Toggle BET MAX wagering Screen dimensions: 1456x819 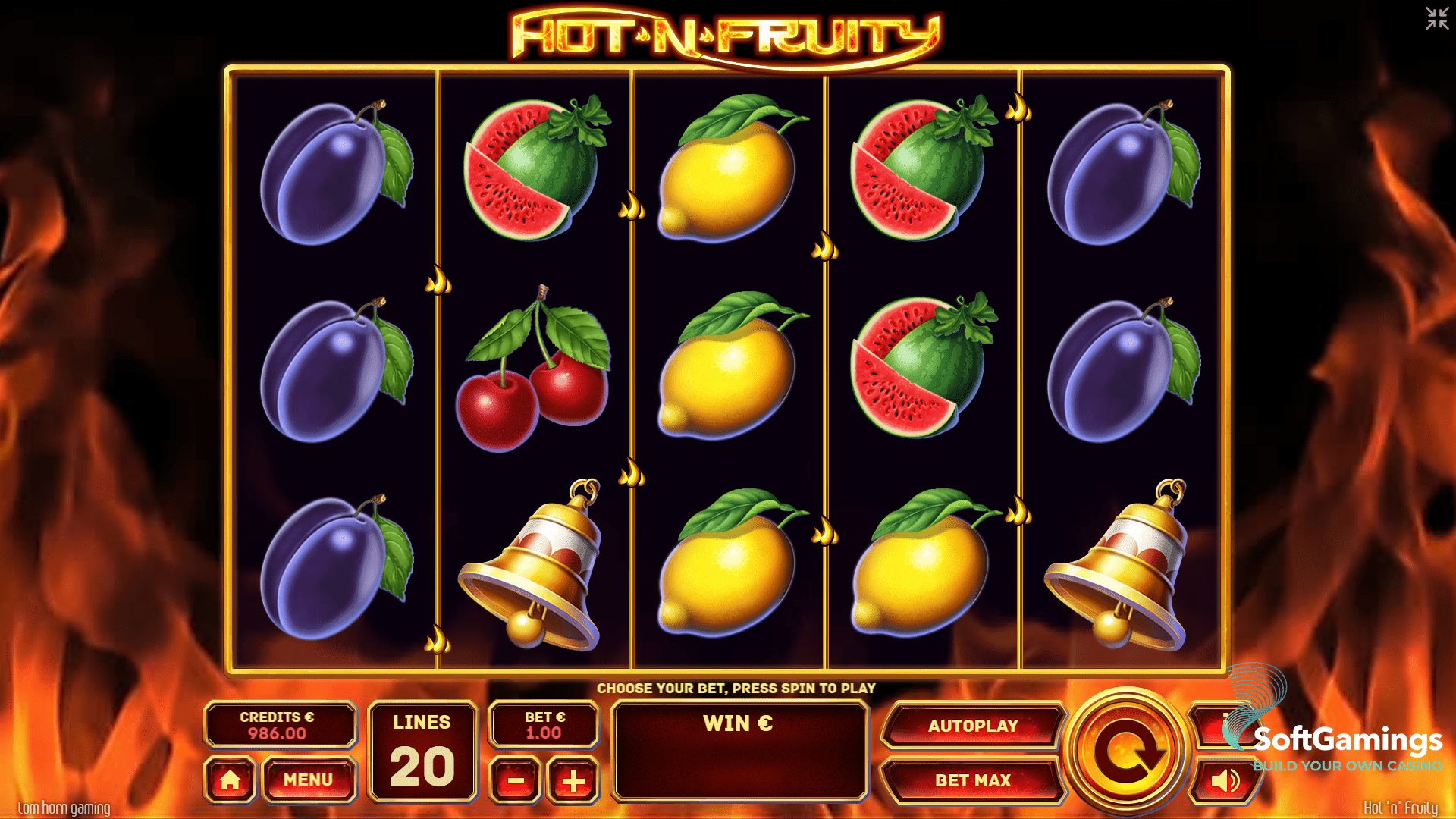pyautogui.click(x=974, y=780)
